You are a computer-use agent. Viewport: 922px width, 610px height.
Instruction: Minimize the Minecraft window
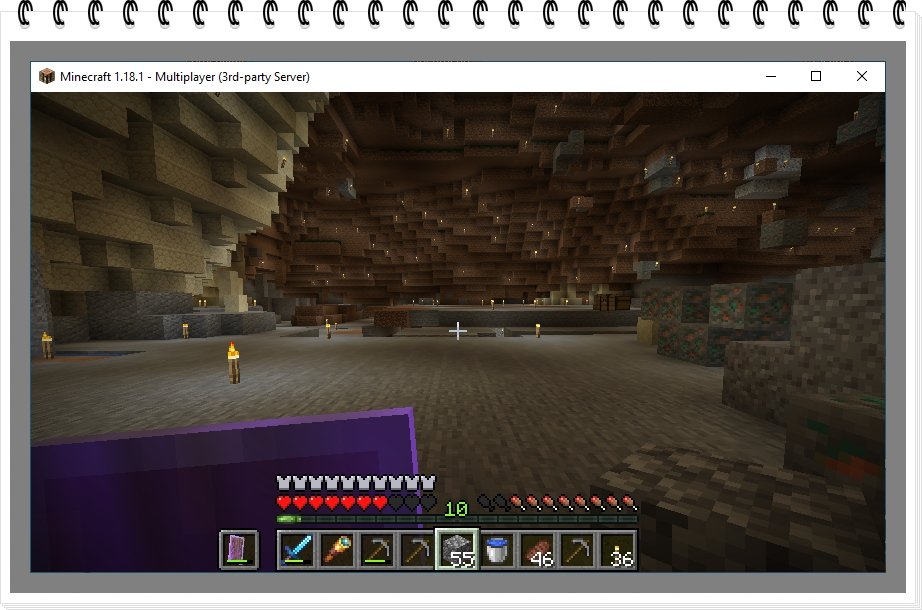769,76
